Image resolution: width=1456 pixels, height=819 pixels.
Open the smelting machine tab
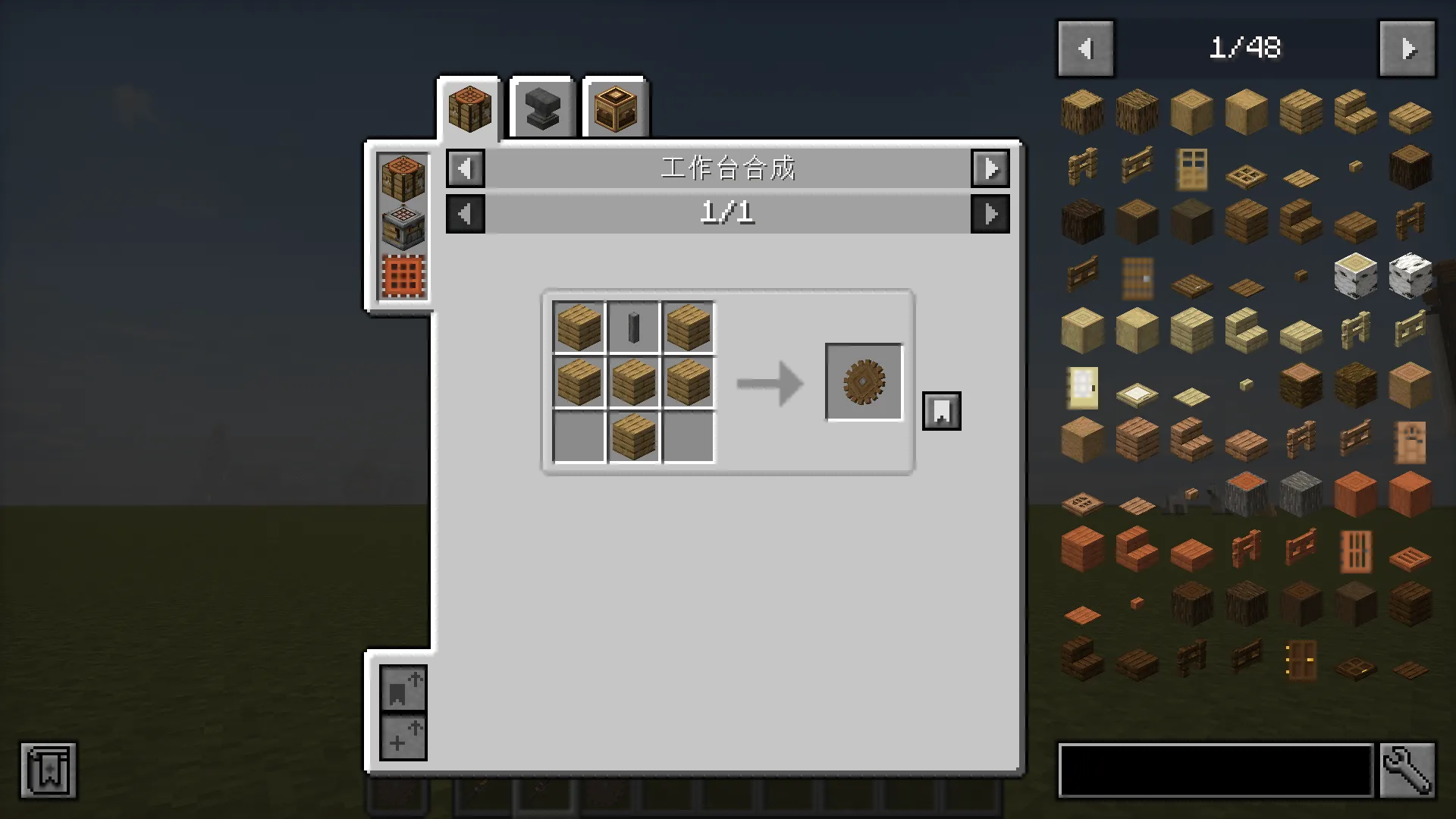pyautogui.click(x=614, y=107)
